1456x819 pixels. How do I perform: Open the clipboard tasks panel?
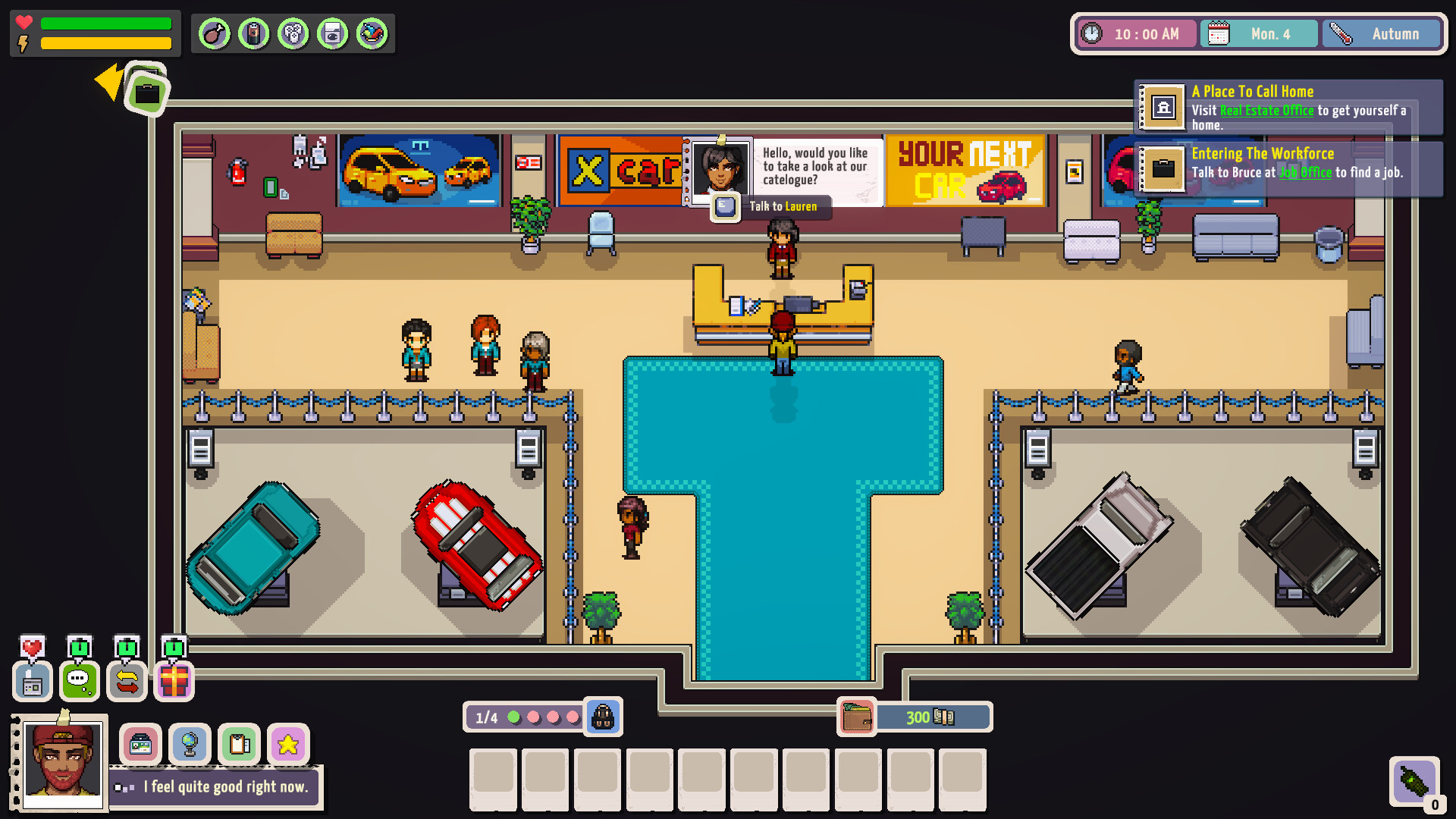(x=238, y=744)
